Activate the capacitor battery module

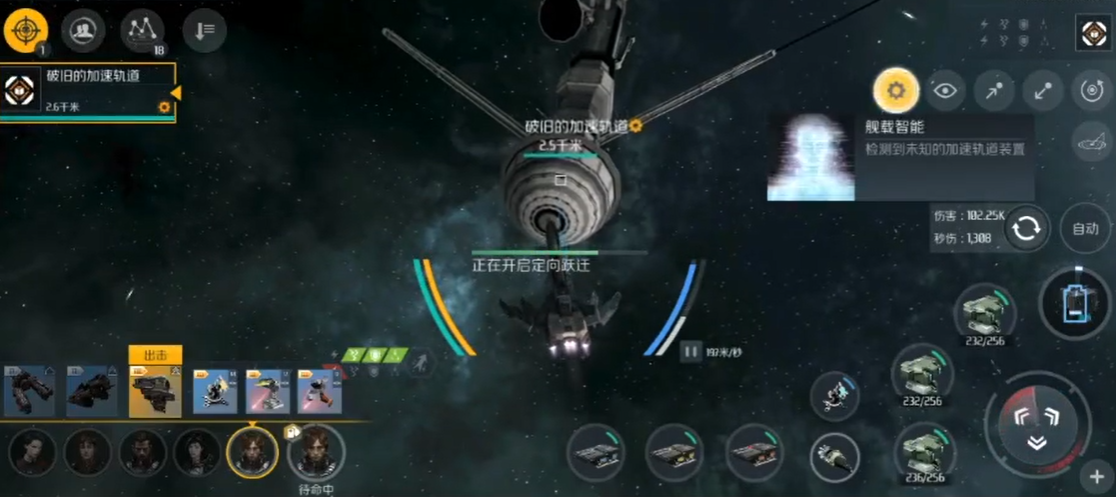pyautogui.click(x=1075, y=302)
